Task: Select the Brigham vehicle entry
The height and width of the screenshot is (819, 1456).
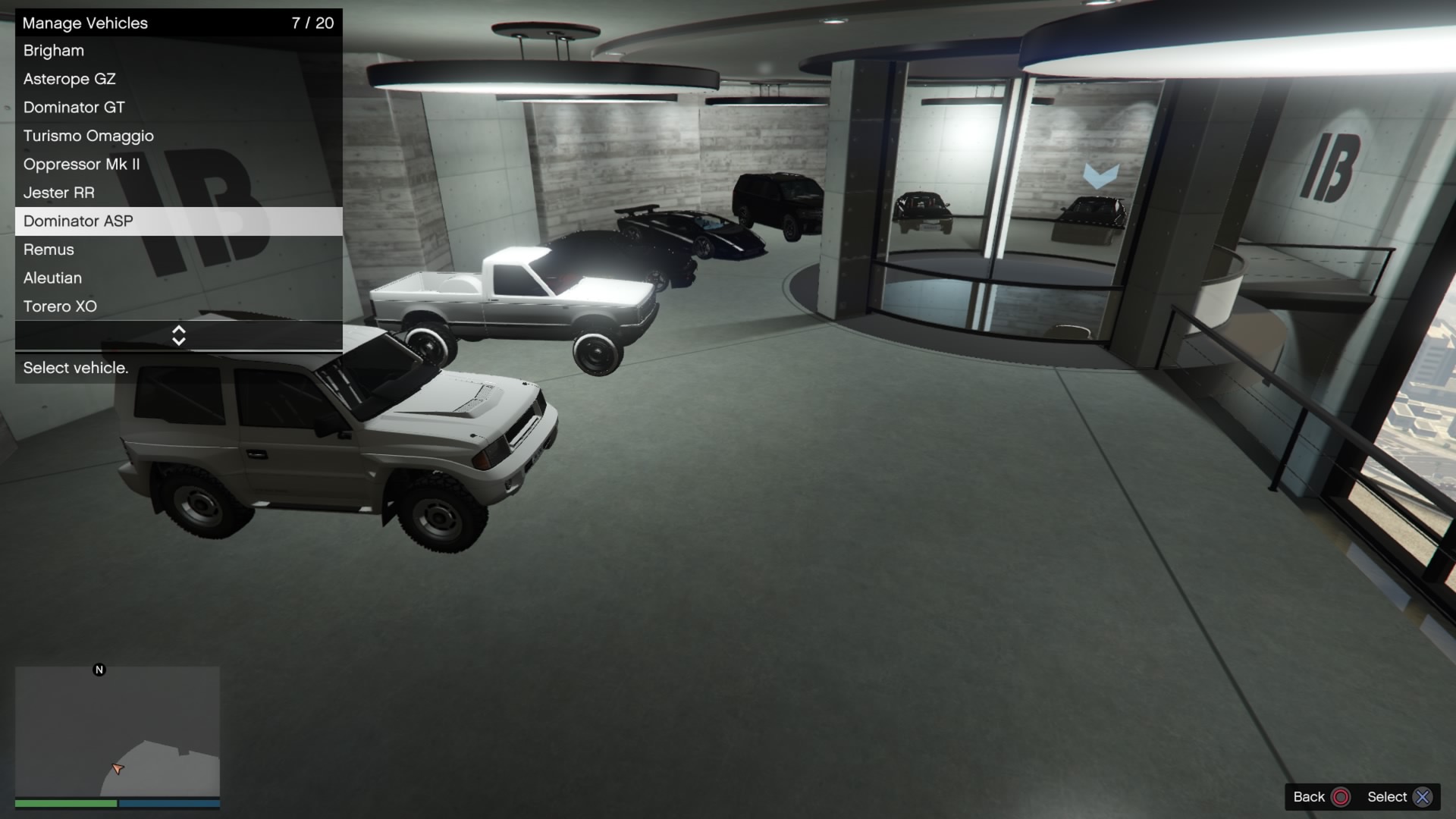Action: click(178, 51)
